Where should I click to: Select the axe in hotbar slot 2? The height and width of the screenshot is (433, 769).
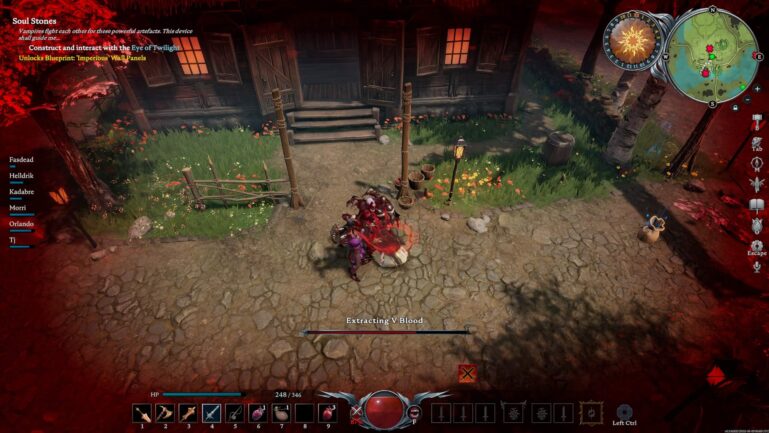(x=165, y=412)
